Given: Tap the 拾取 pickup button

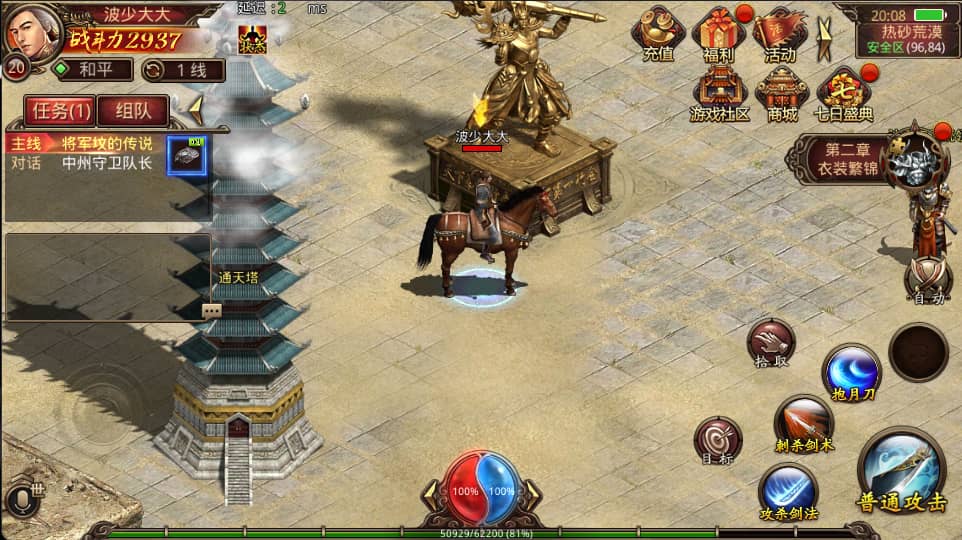Looking at the screenshot, I should 770,342.
